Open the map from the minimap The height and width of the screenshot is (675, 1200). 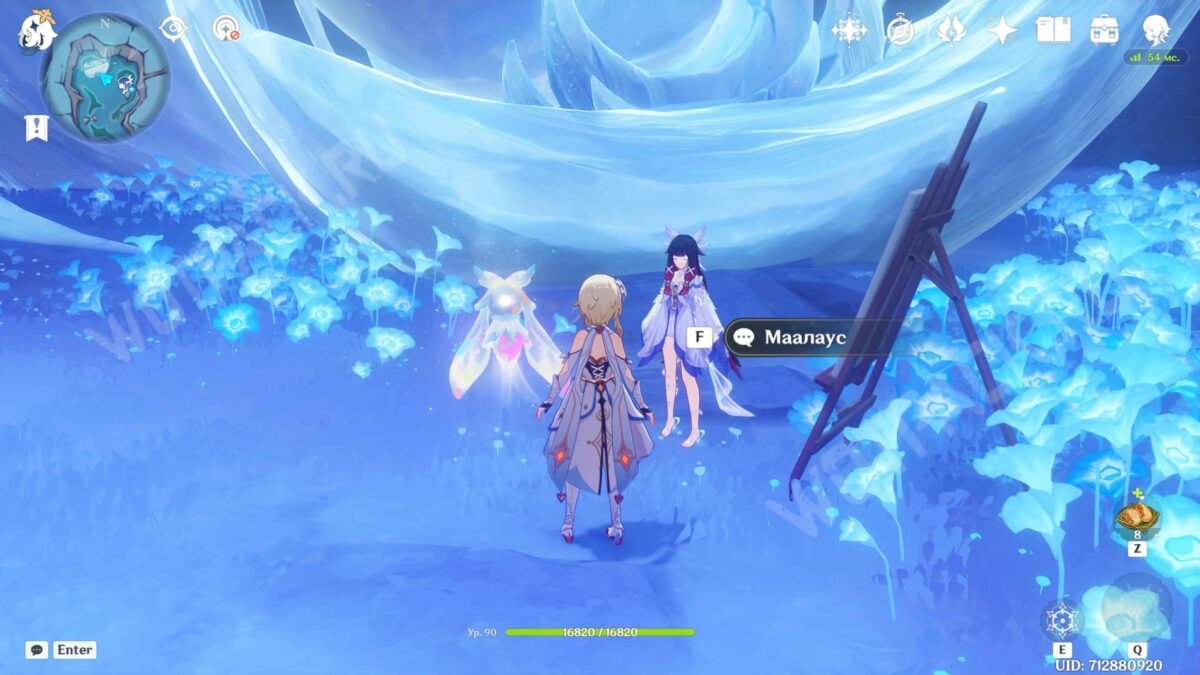click(105, 78)
